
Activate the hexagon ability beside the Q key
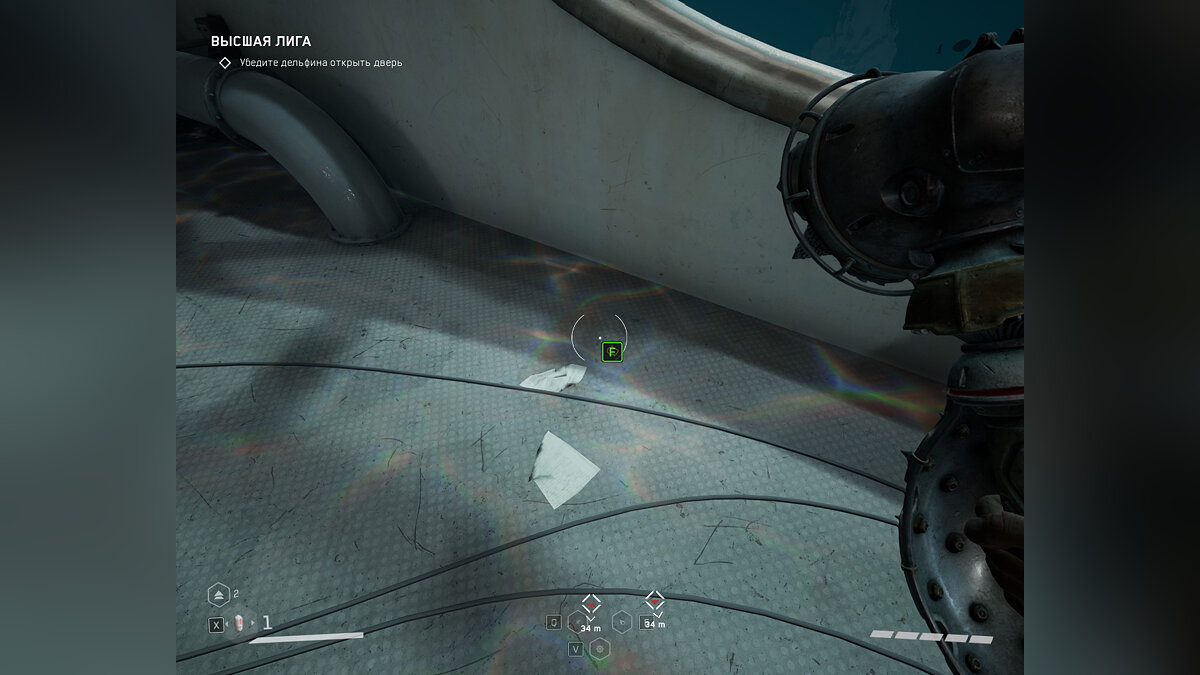pos(577,622)
